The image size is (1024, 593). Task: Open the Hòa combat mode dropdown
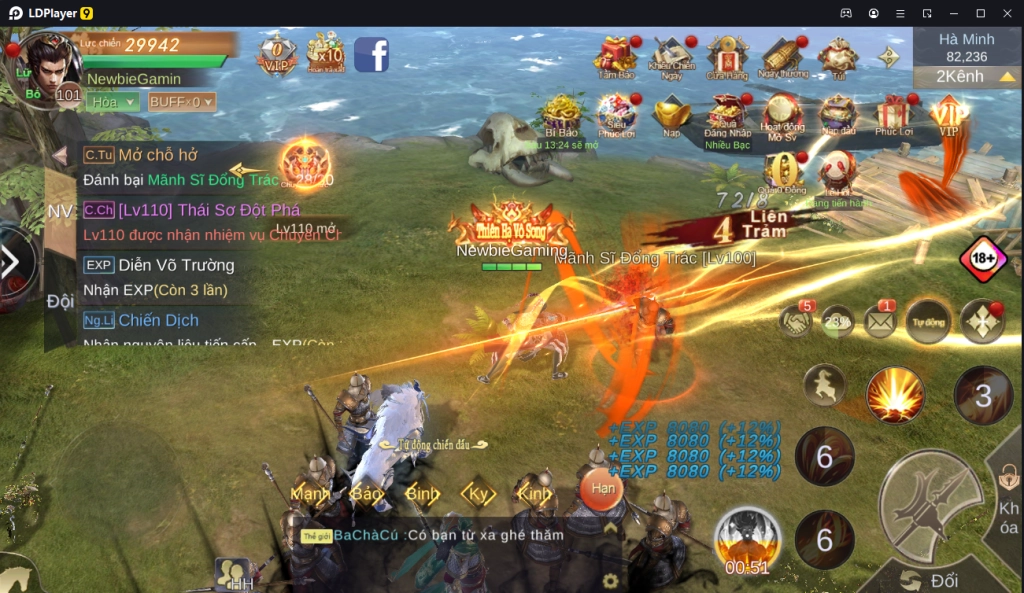[x=112, y=102]
